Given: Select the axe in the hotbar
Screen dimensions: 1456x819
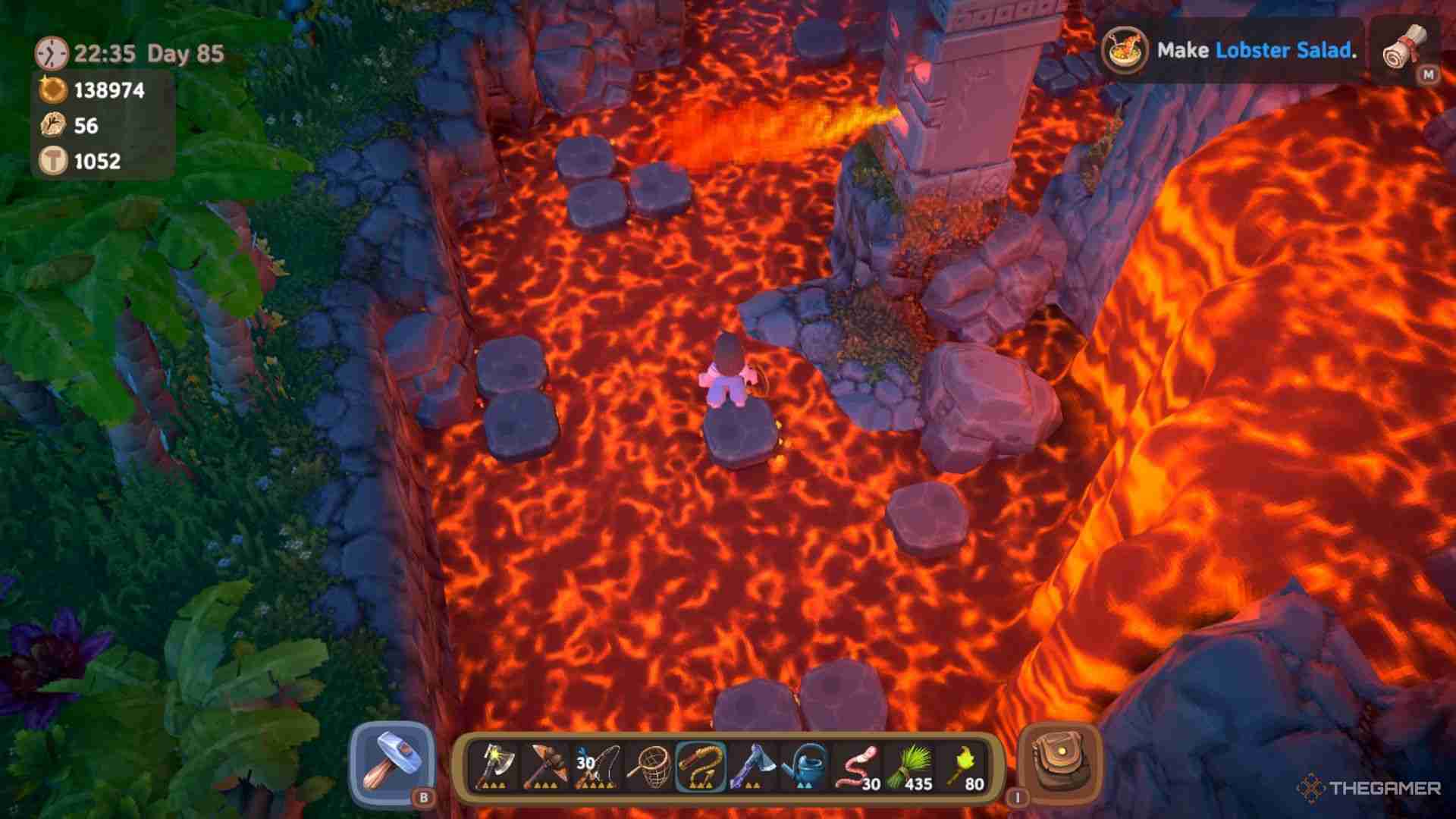Looking at the screenshot, I should click(x=495, y=767).
